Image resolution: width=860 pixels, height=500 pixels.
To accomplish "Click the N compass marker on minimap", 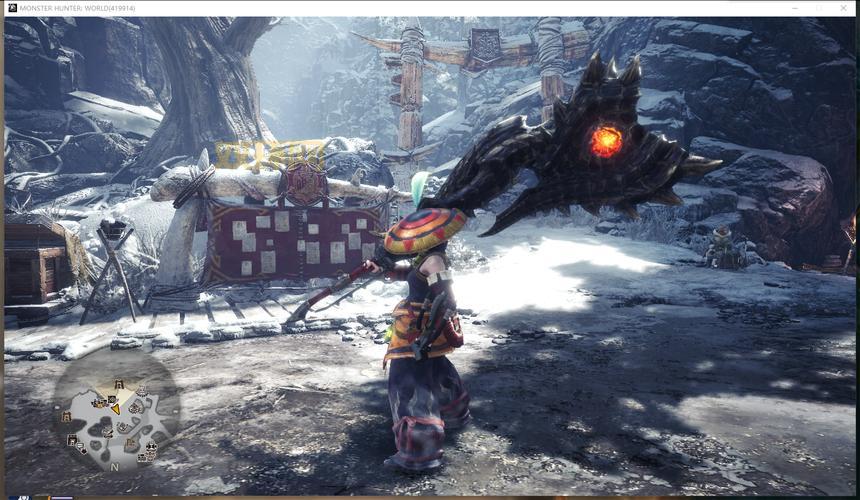I will pos(114,467).
